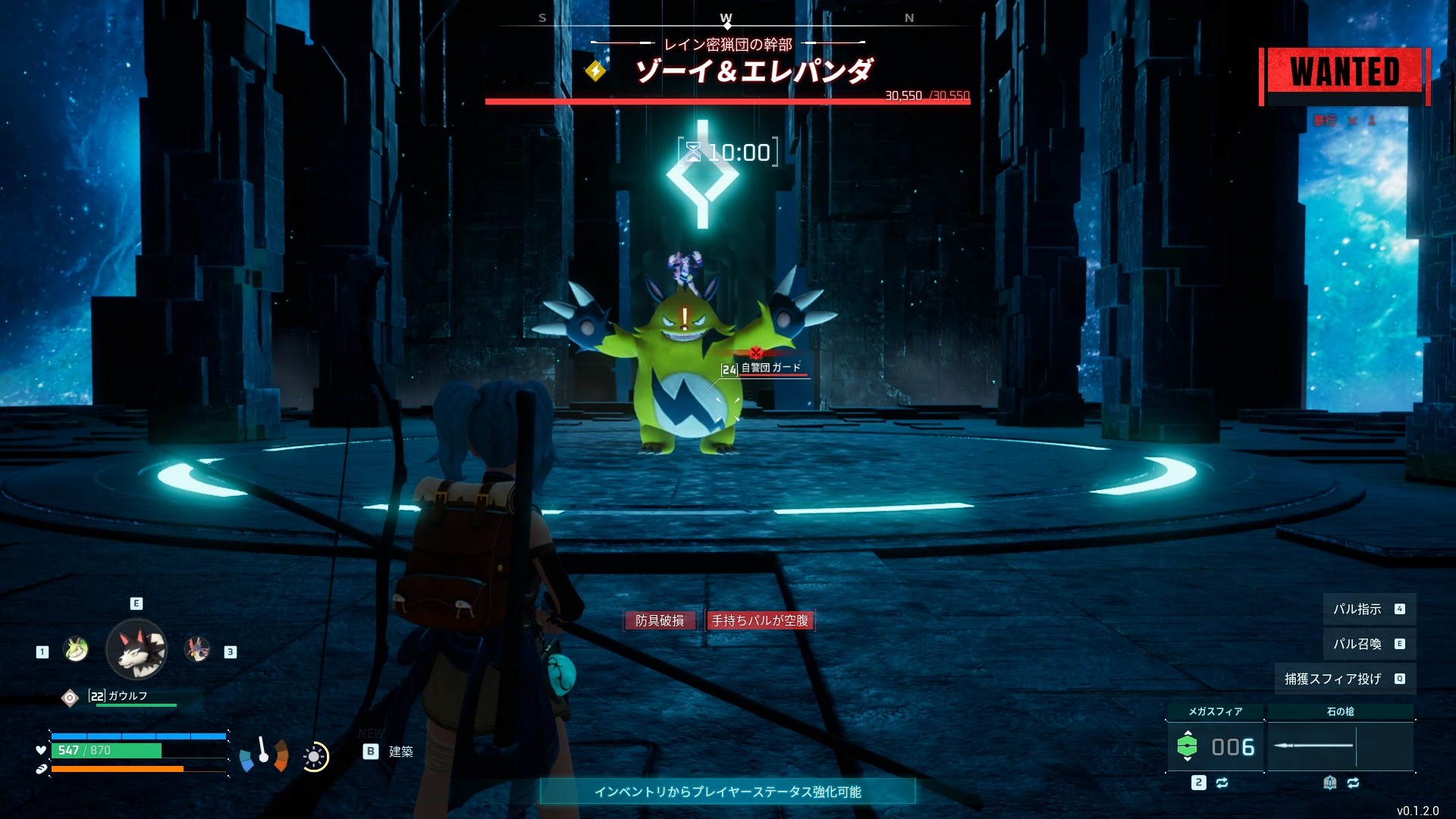
Task: Click the 防具破損 warning badge
Action: 660,620
